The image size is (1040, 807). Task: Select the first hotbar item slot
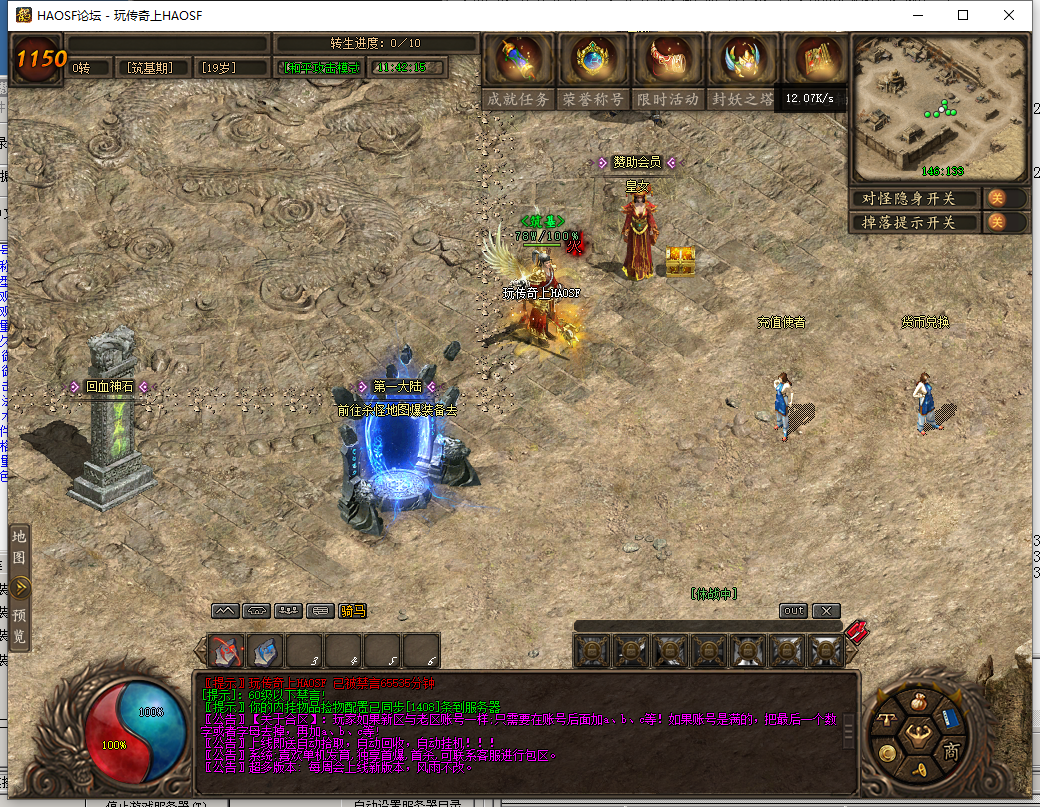(226, 651)
